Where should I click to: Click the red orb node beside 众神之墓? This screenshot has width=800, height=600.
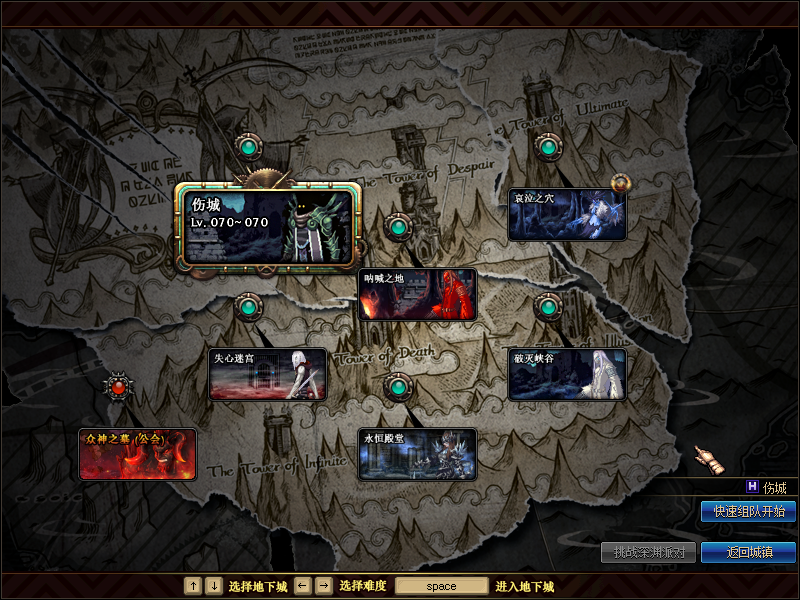[119, 385]
